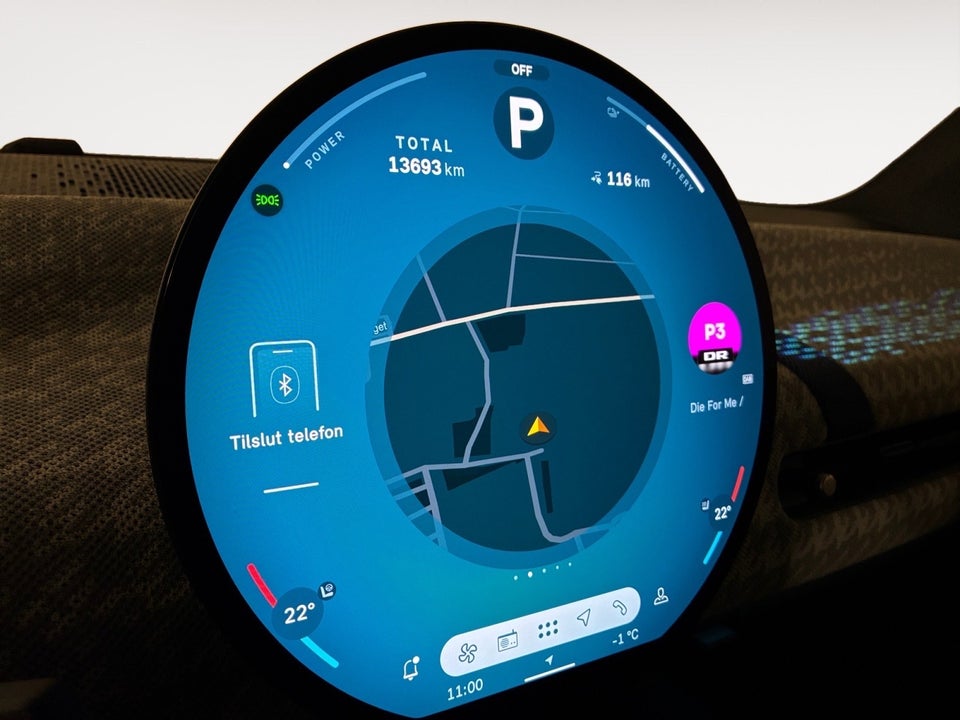Adjust the left 22° temperature control

[x=297, y=614]
